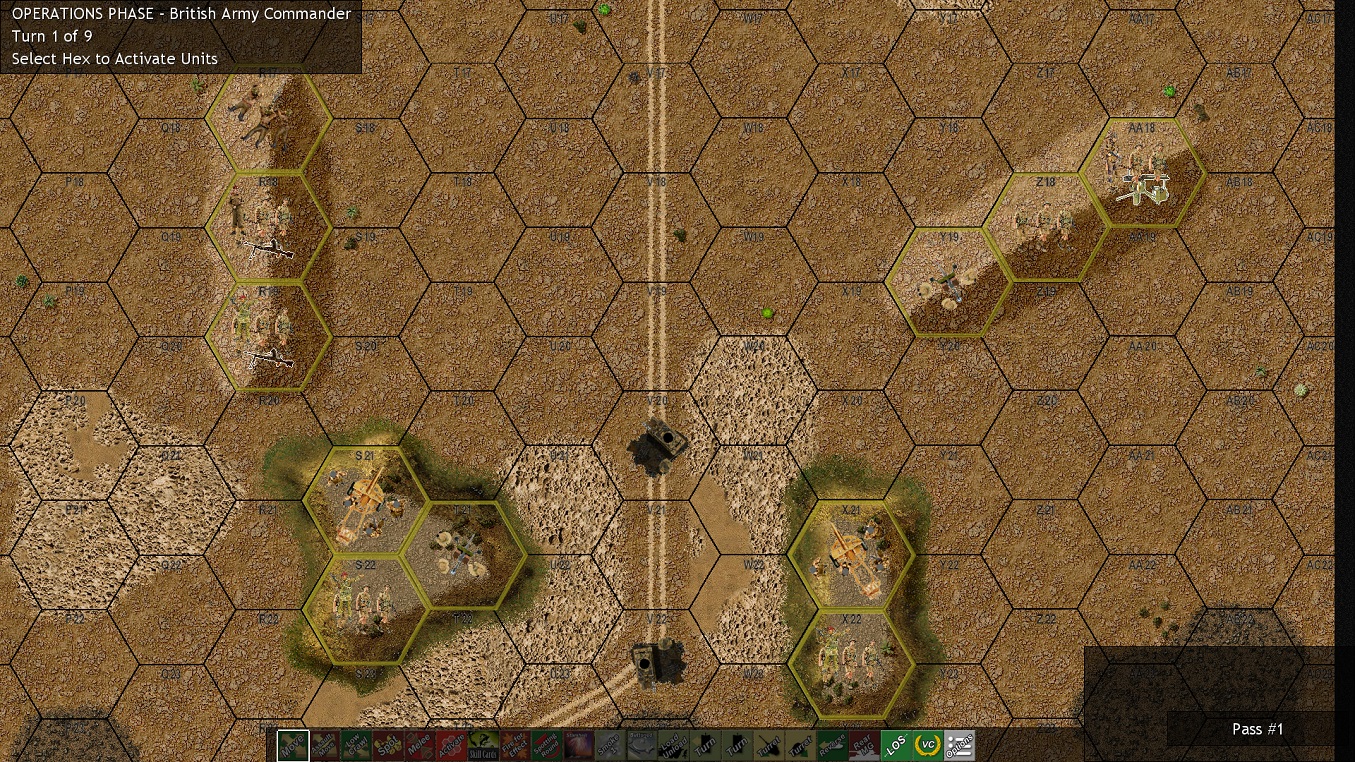This screenshot has width=1355, height=762.
Task: Click the Pass #1 button
Action: point(1258,729)
